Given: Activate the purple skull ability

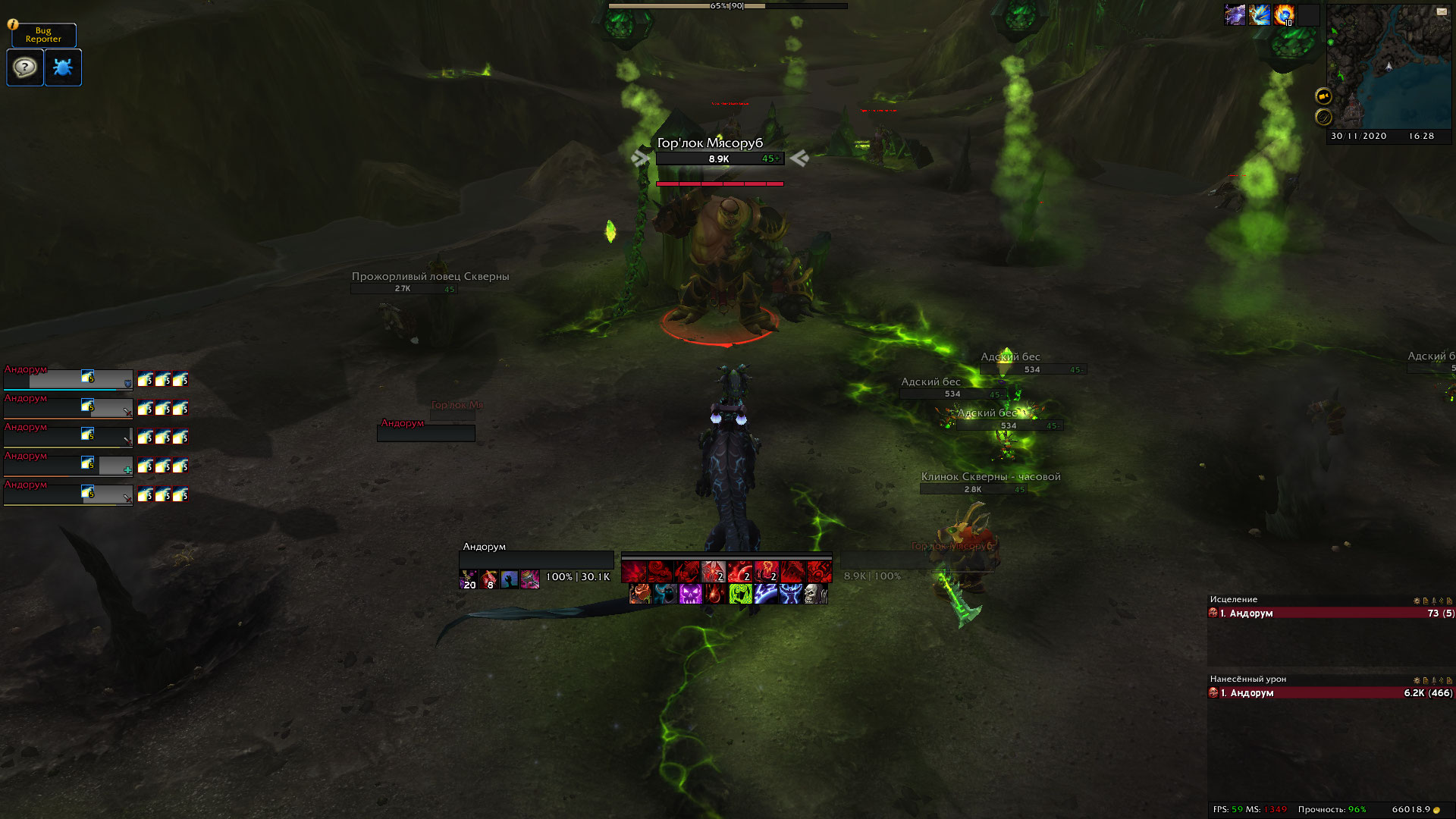Looking at the screenshot, I should 690,594.
